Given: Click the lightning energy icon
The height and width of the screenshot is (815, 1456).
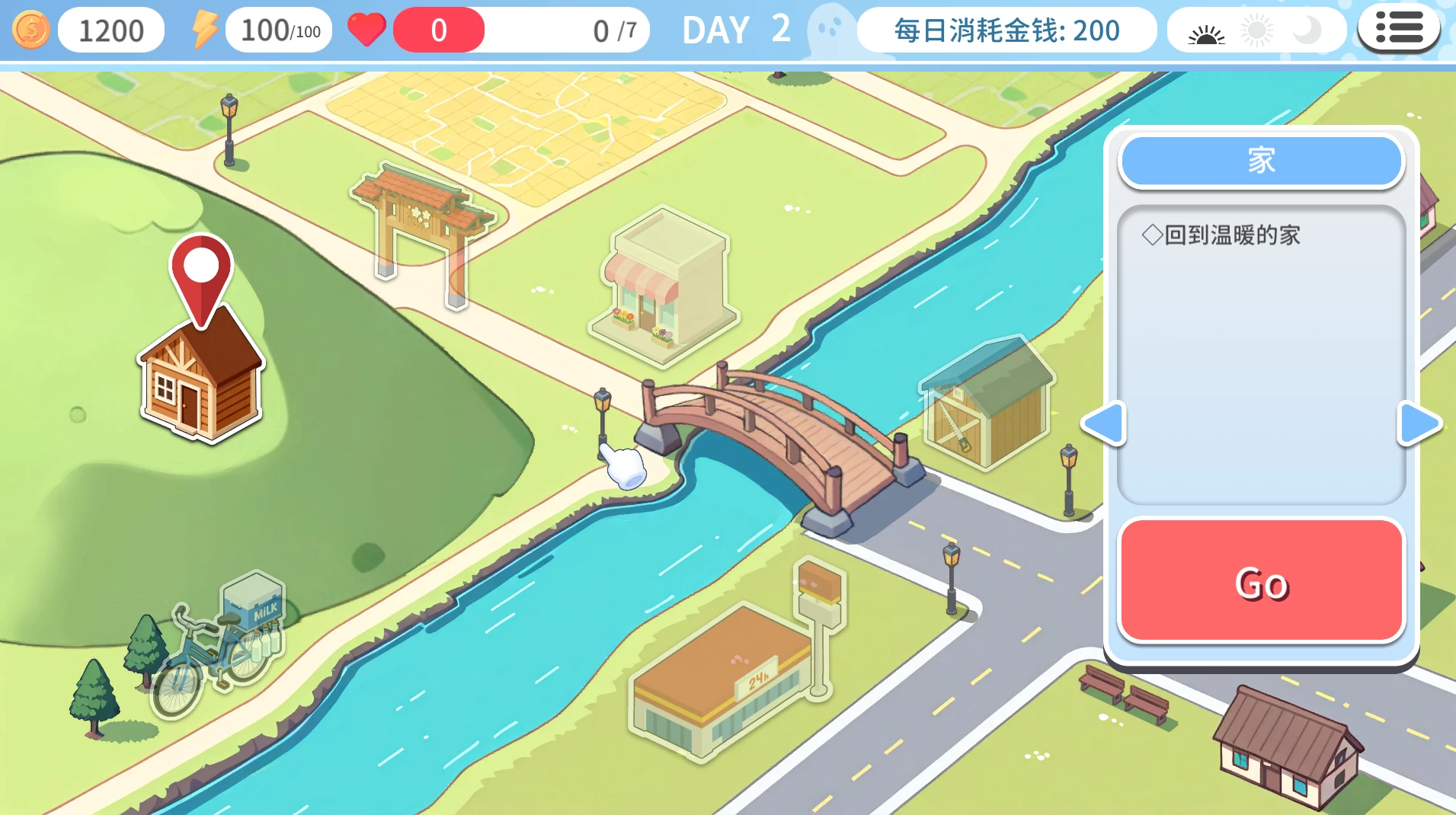Looking at the screenshot, I should coord(204,28).
